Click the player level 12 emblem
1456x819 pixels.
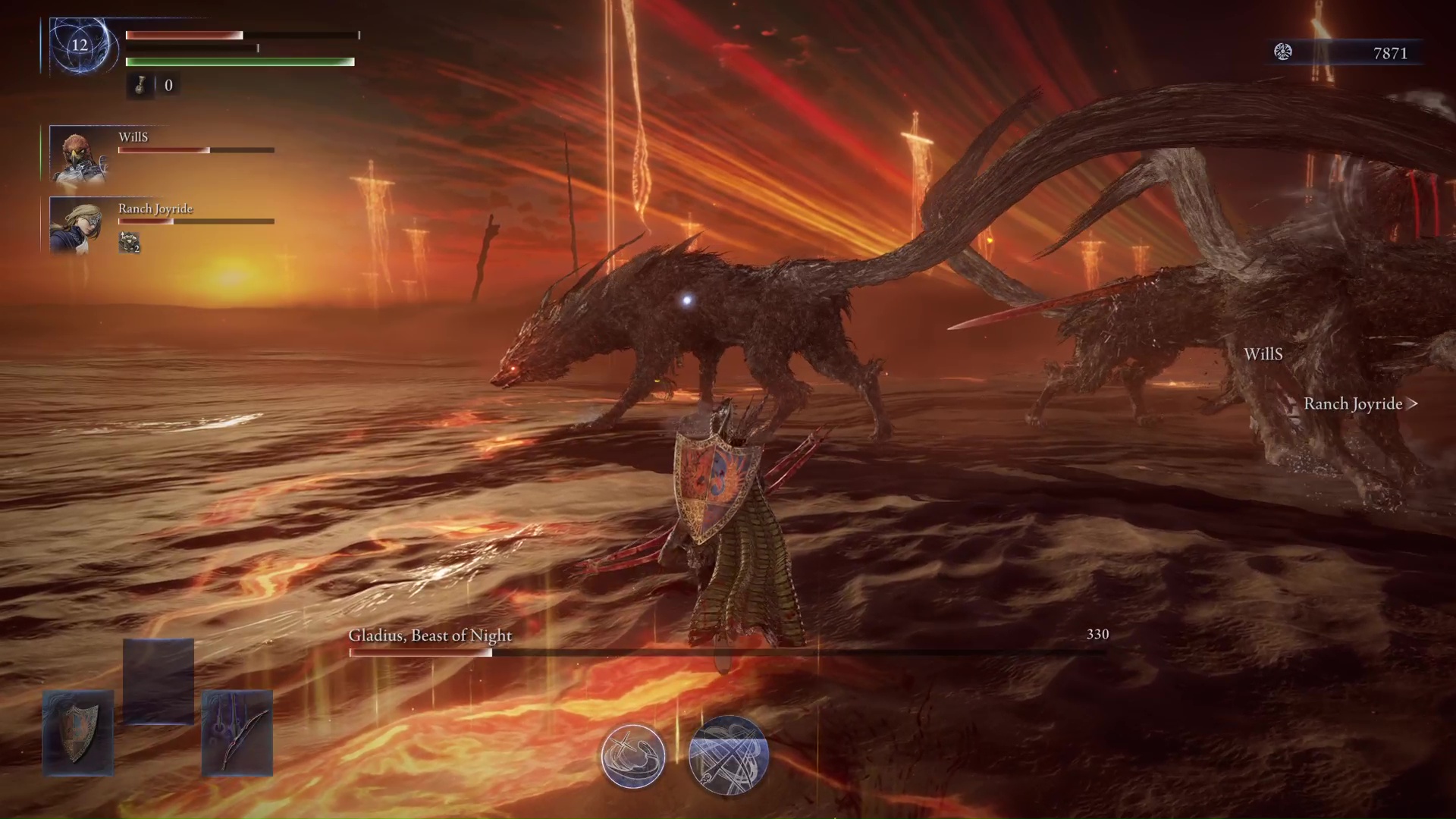tap(80, 45)
